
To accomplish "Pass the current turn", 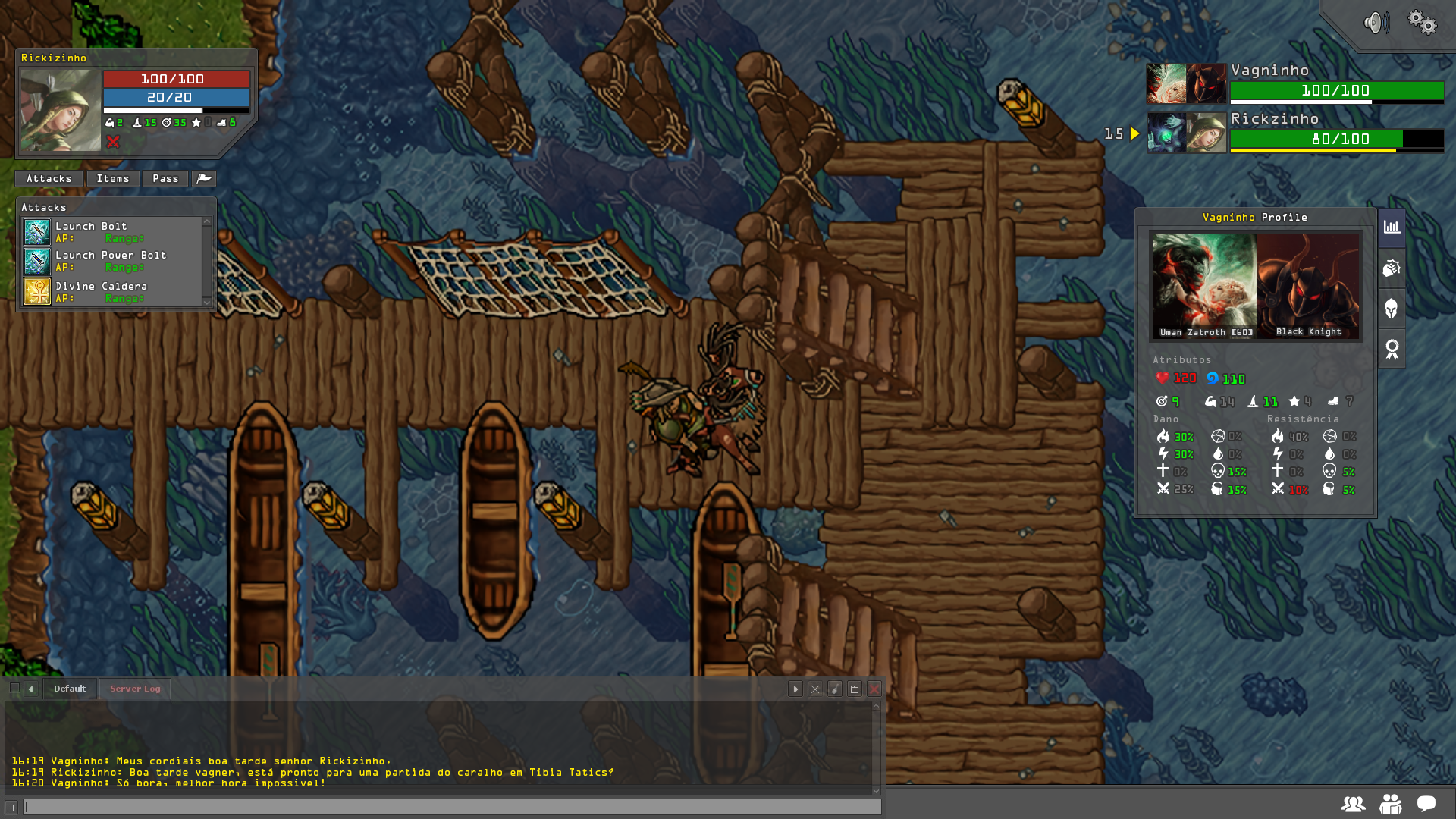I will pos(165,179).
